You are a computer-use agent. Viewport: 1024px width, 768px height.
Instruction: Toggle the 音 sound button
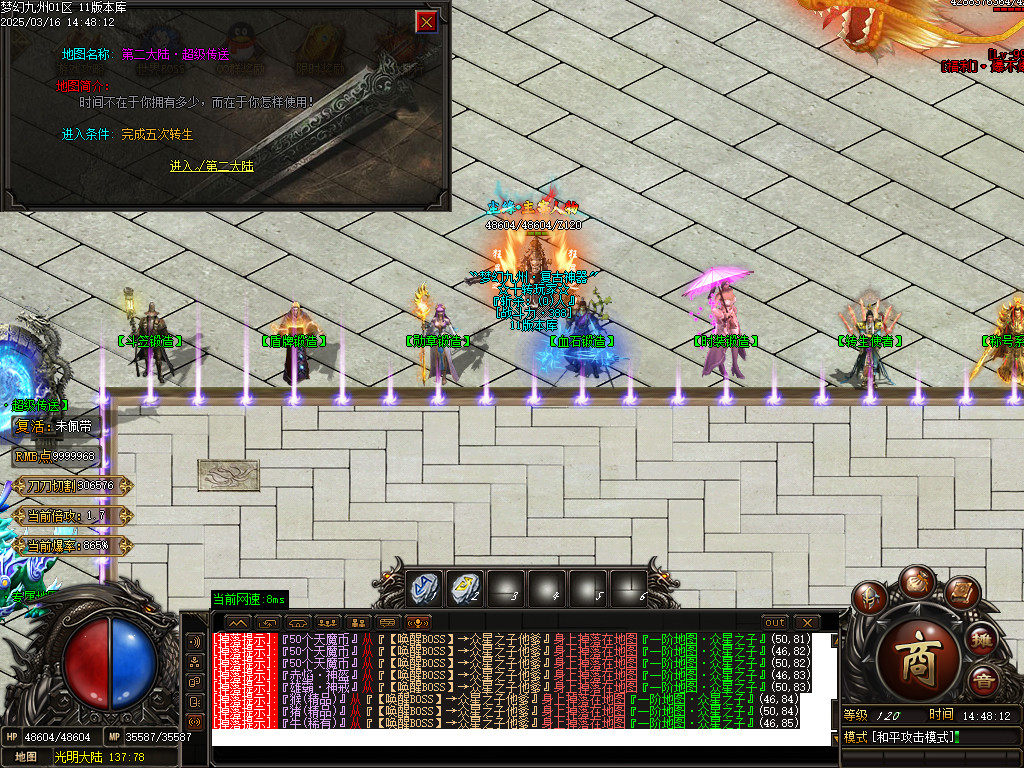984,683
